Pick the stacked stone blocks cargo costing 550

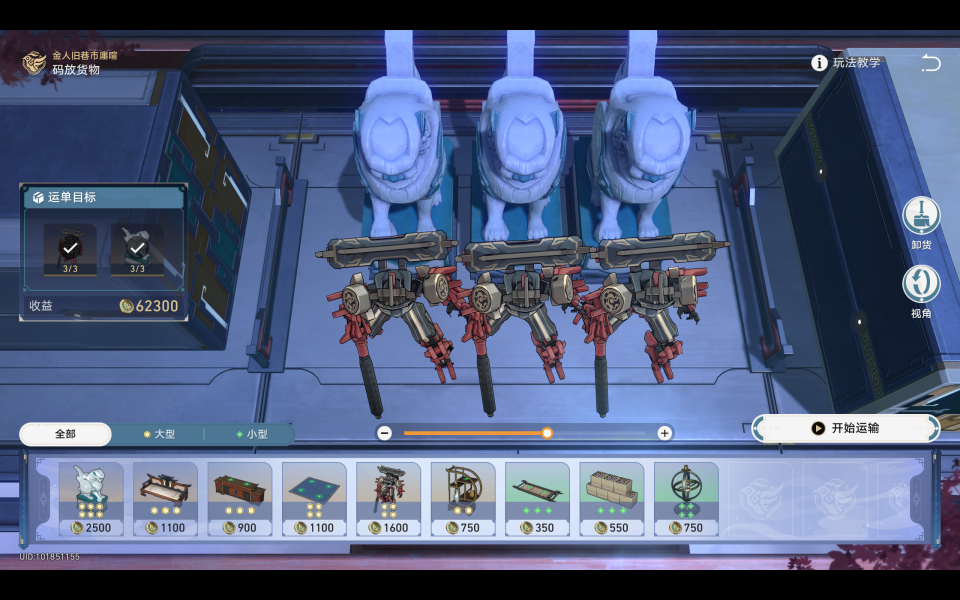coord(612,498)
